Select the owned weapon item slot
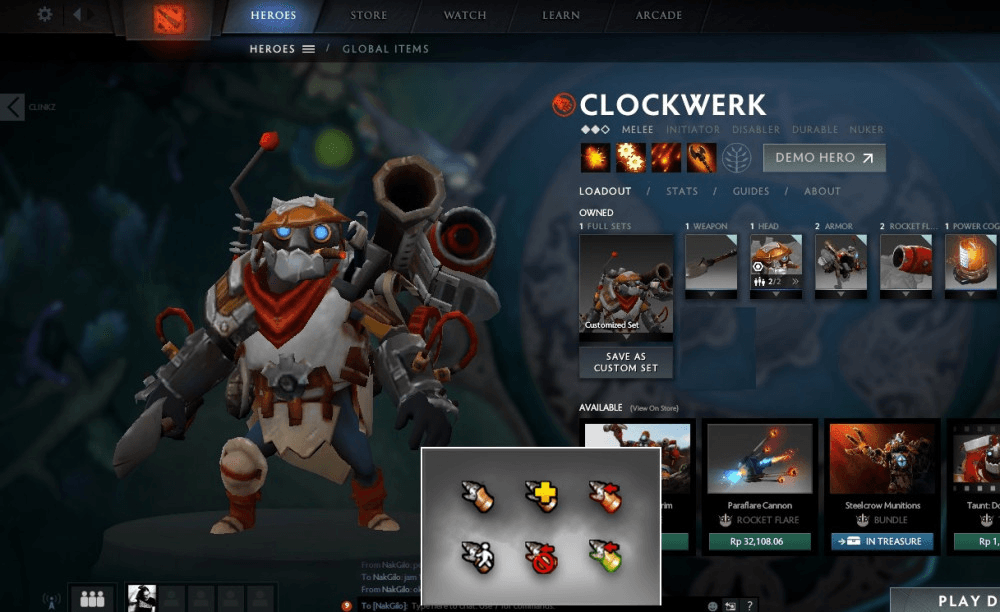 click(710, 263)
